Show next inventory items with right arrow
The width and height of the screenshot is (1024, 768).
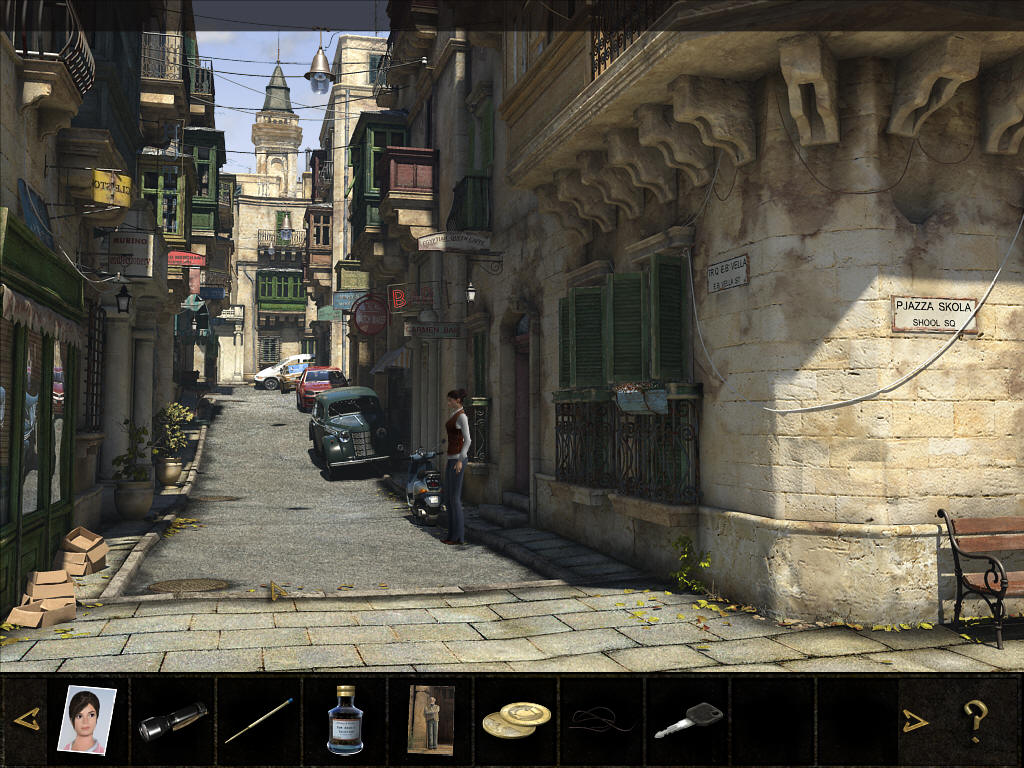(915, 719)
